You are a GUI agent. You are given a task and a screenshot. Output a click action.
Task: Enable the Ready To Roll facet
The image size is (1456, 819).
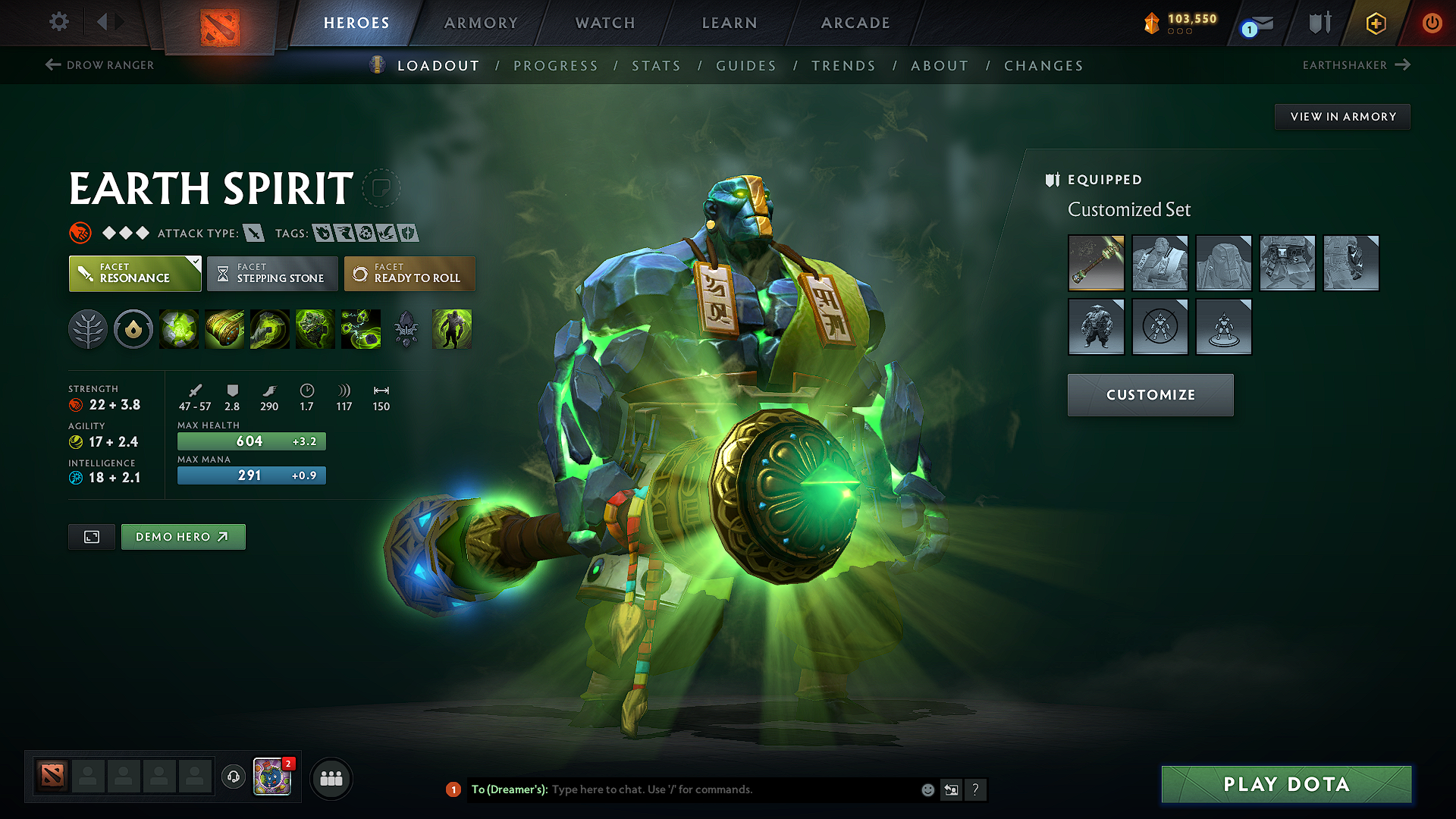tap(409, 273)
